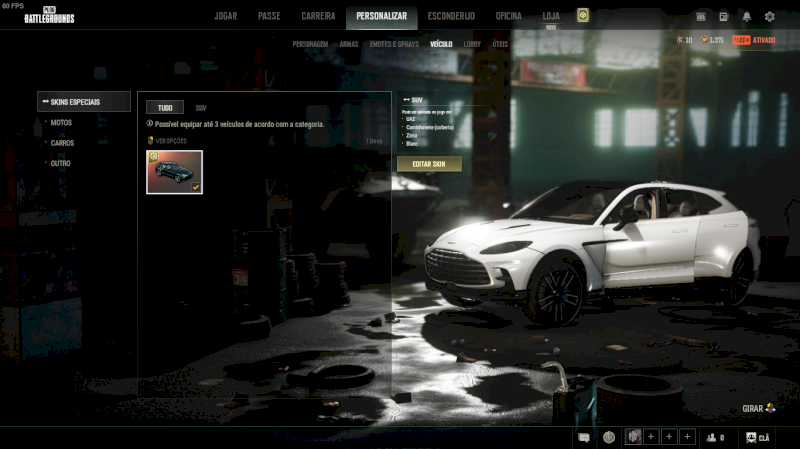800x449 pixels.
Task: Click the Editar Skin button
Action: click(x=429, y=163)
